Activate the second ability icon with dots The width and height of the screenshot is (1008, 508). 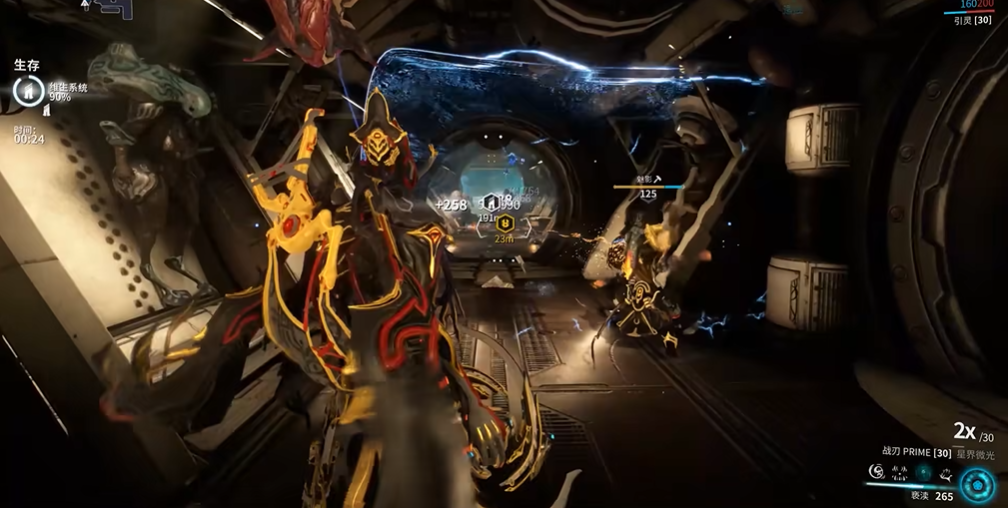tap(899, 471)
